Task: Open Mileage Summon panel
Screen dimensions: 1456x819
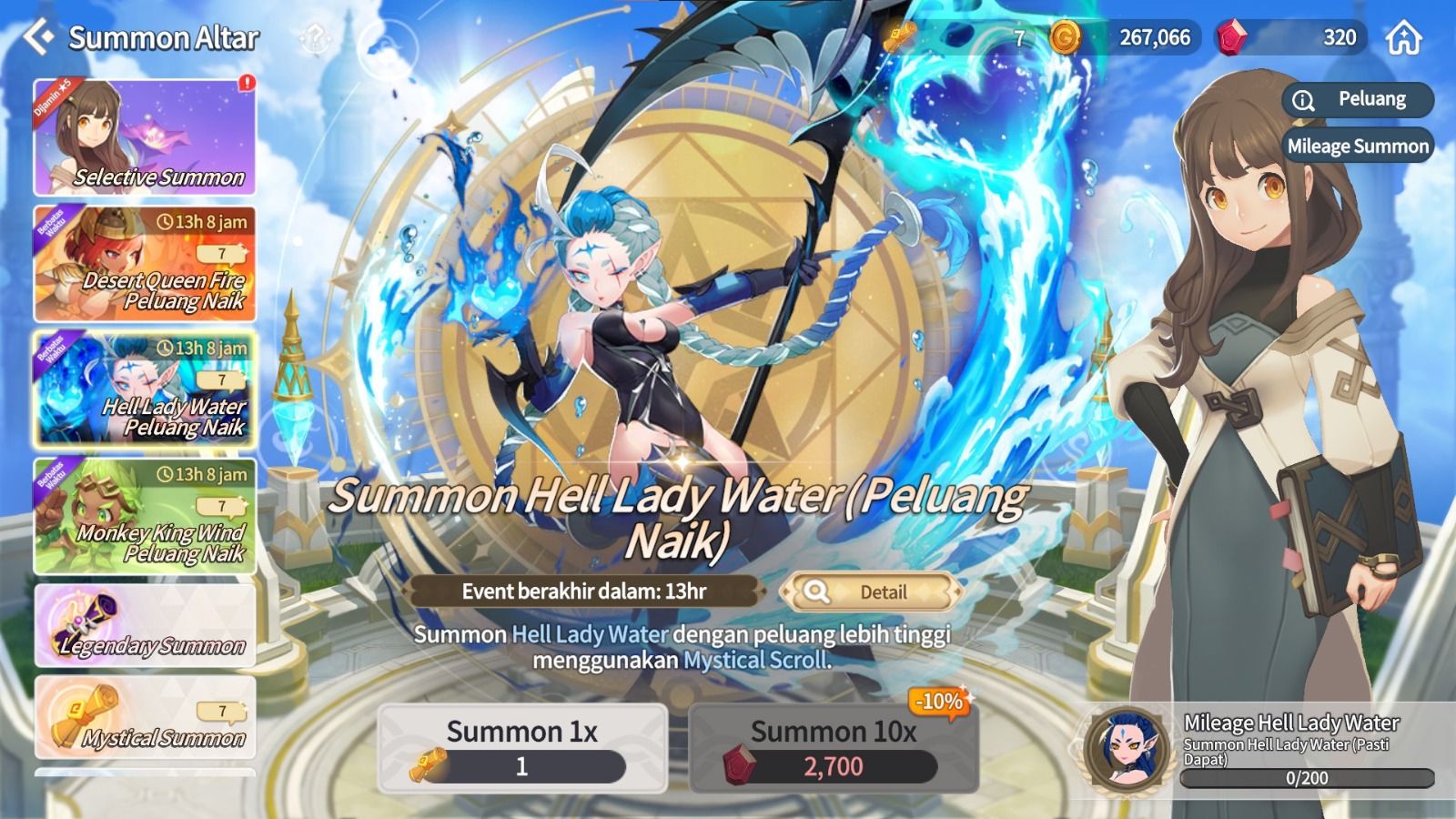Action: click(x=1356, y=146)
